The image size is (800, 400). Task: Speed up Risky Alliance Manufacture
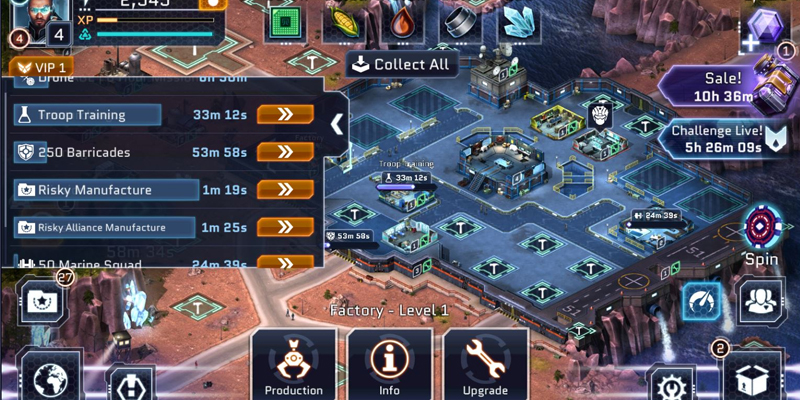[285, 227]
